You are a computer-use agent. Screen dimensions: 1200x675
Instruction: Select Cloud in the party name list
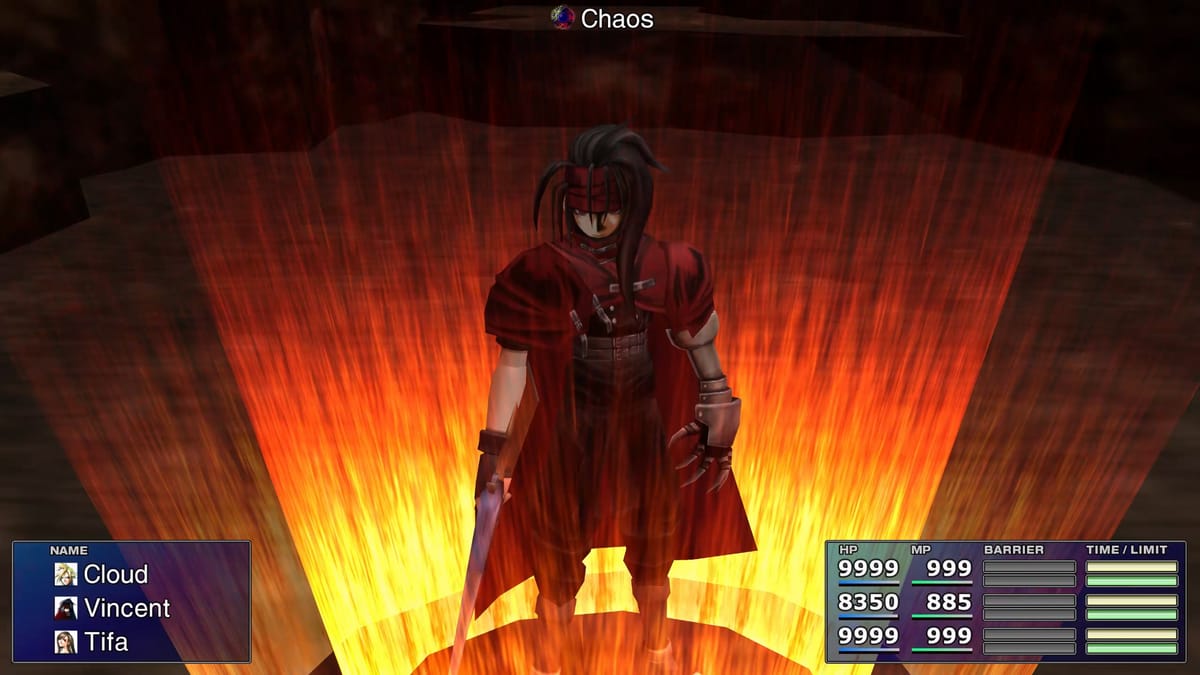(x=115, y=574)
